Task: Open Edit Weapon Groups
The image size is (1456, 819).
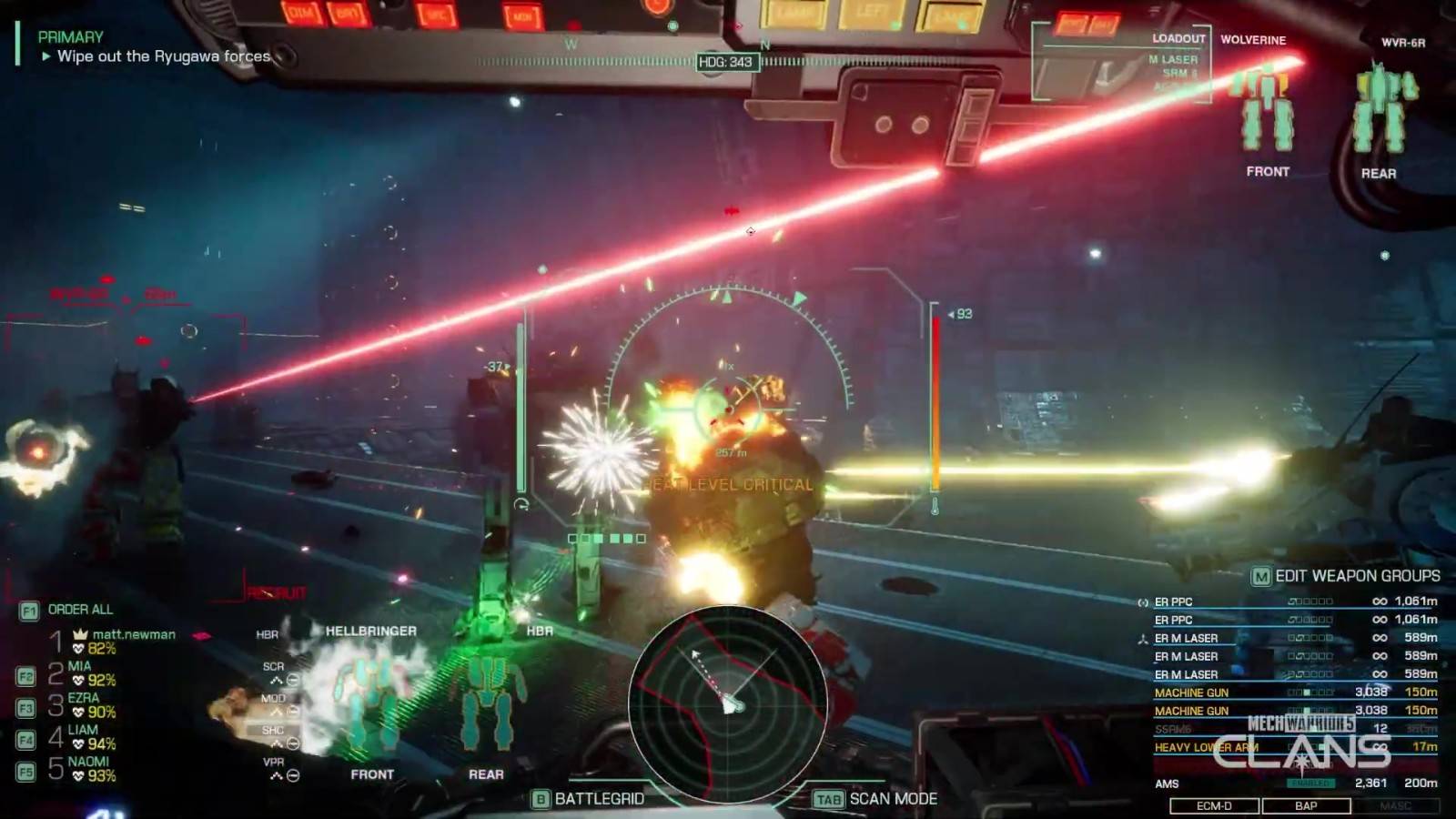Action: pyautogui.click(x=1347, y=576)
